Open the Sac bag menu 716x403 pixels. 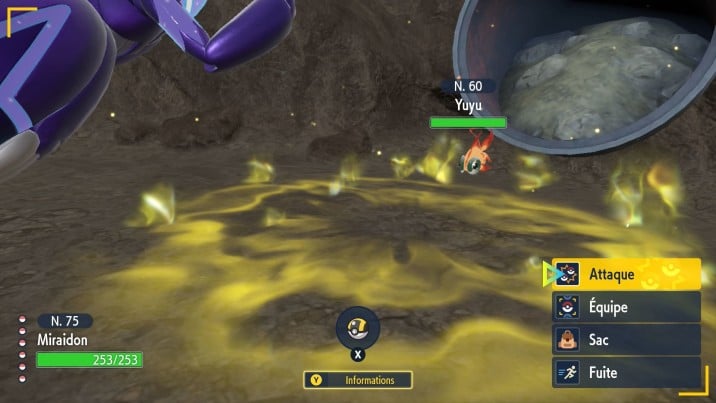coord(626,340)
